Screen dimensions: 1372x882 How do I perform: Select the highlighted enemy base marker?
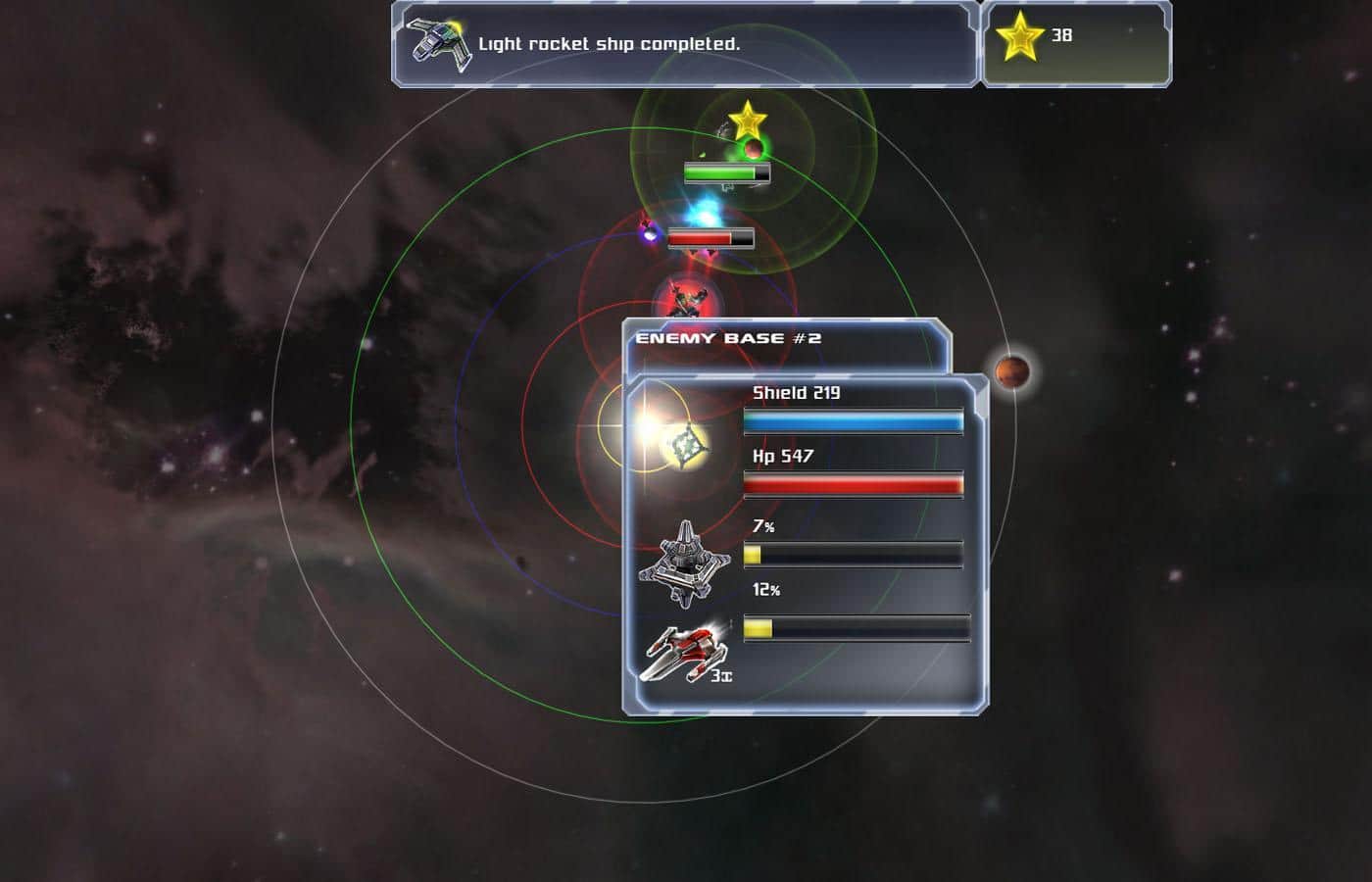688,445
